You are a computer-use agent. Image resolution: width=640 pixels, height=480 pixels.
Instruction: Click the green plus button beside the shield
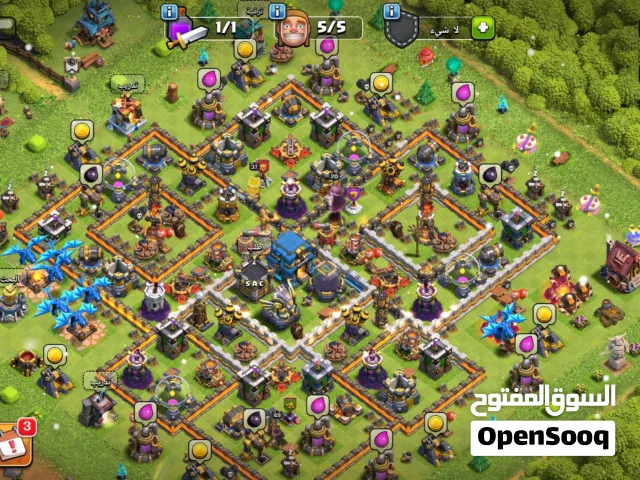pyautogui.click(x=482, y=27)
